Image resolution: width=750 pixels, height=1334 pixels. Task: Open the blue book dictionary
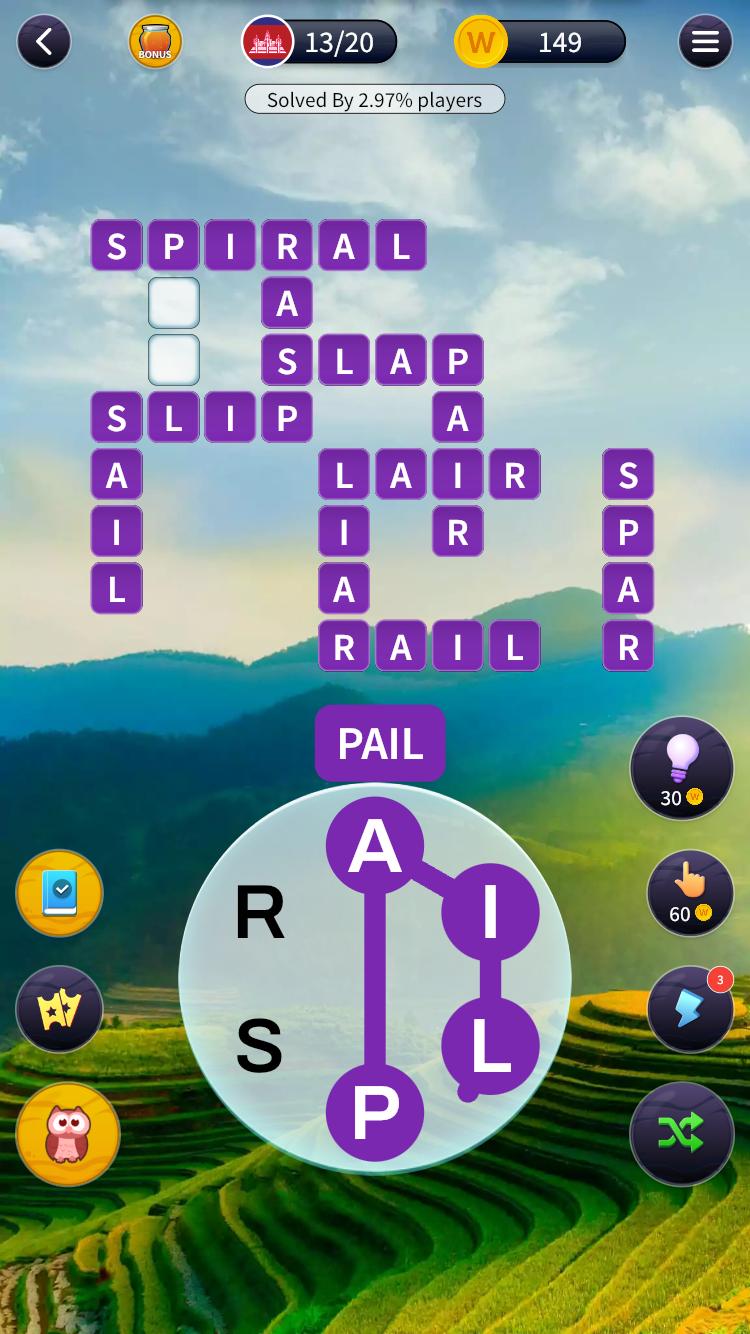pyautogui.click(x=60, y=893)
